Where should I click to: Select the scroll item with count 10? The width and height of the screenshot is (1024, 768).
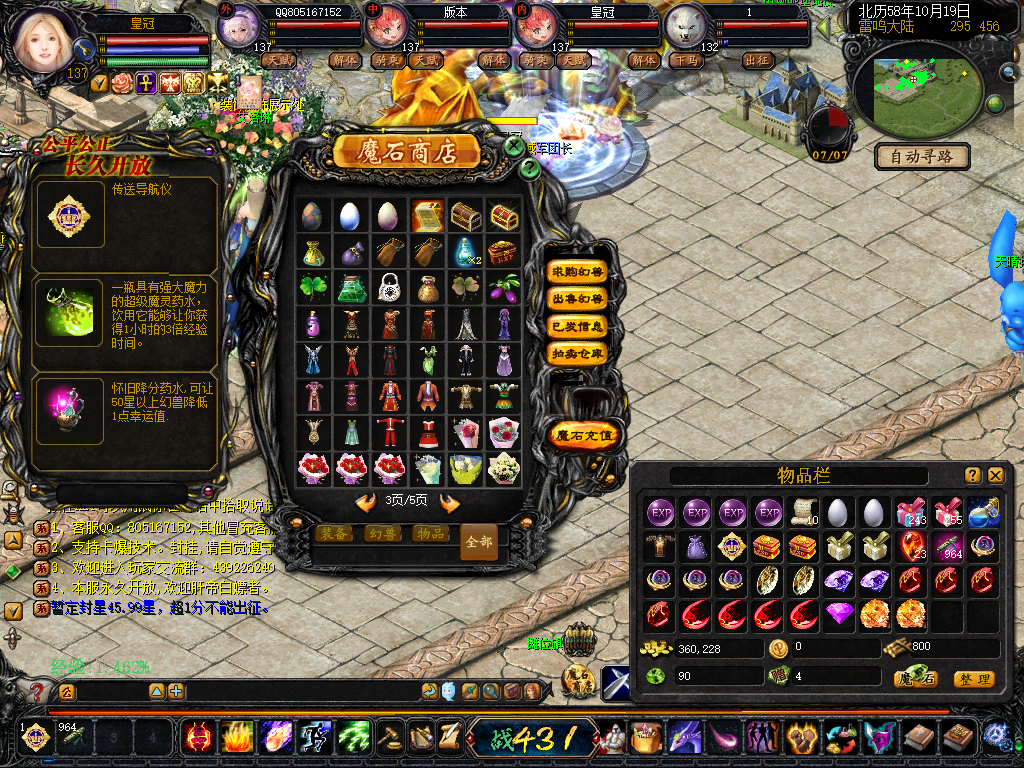(x=803, y=513)
